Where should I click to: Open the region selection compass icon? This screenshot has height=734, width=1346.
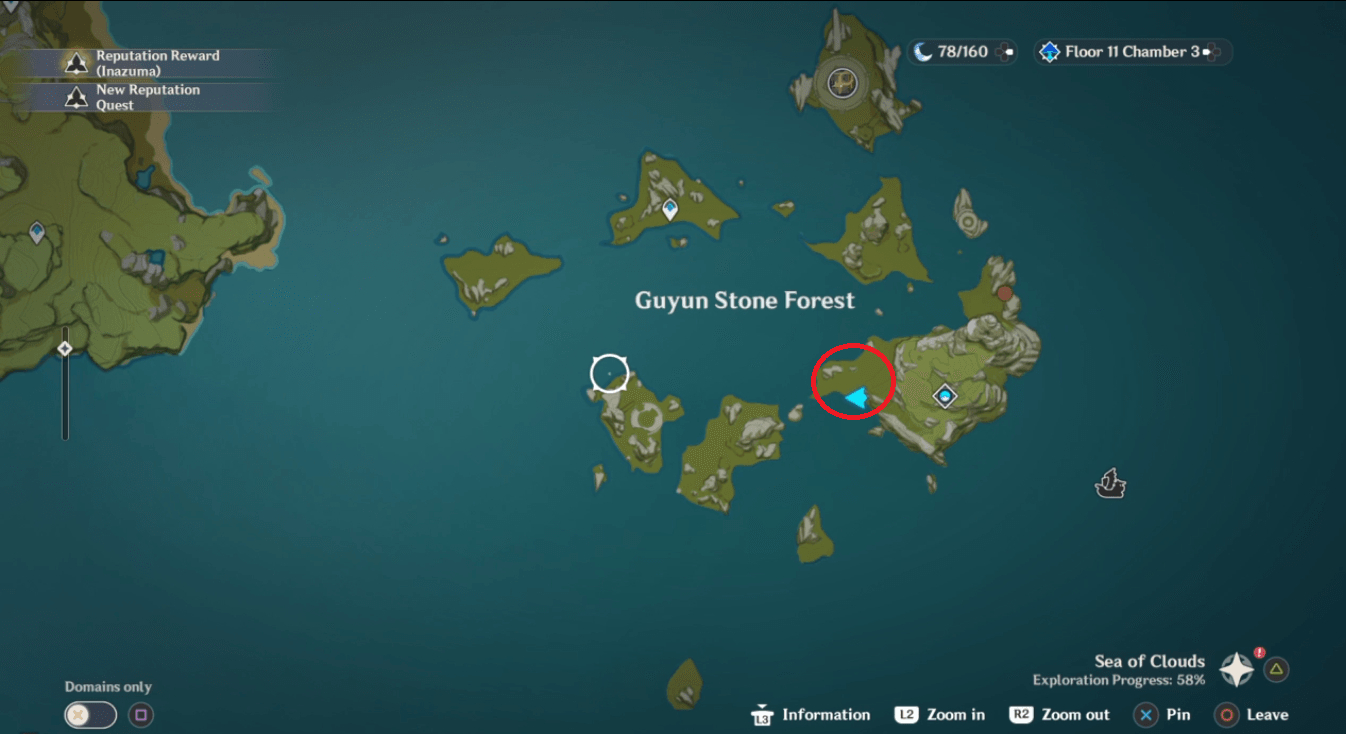[1237, 670]
